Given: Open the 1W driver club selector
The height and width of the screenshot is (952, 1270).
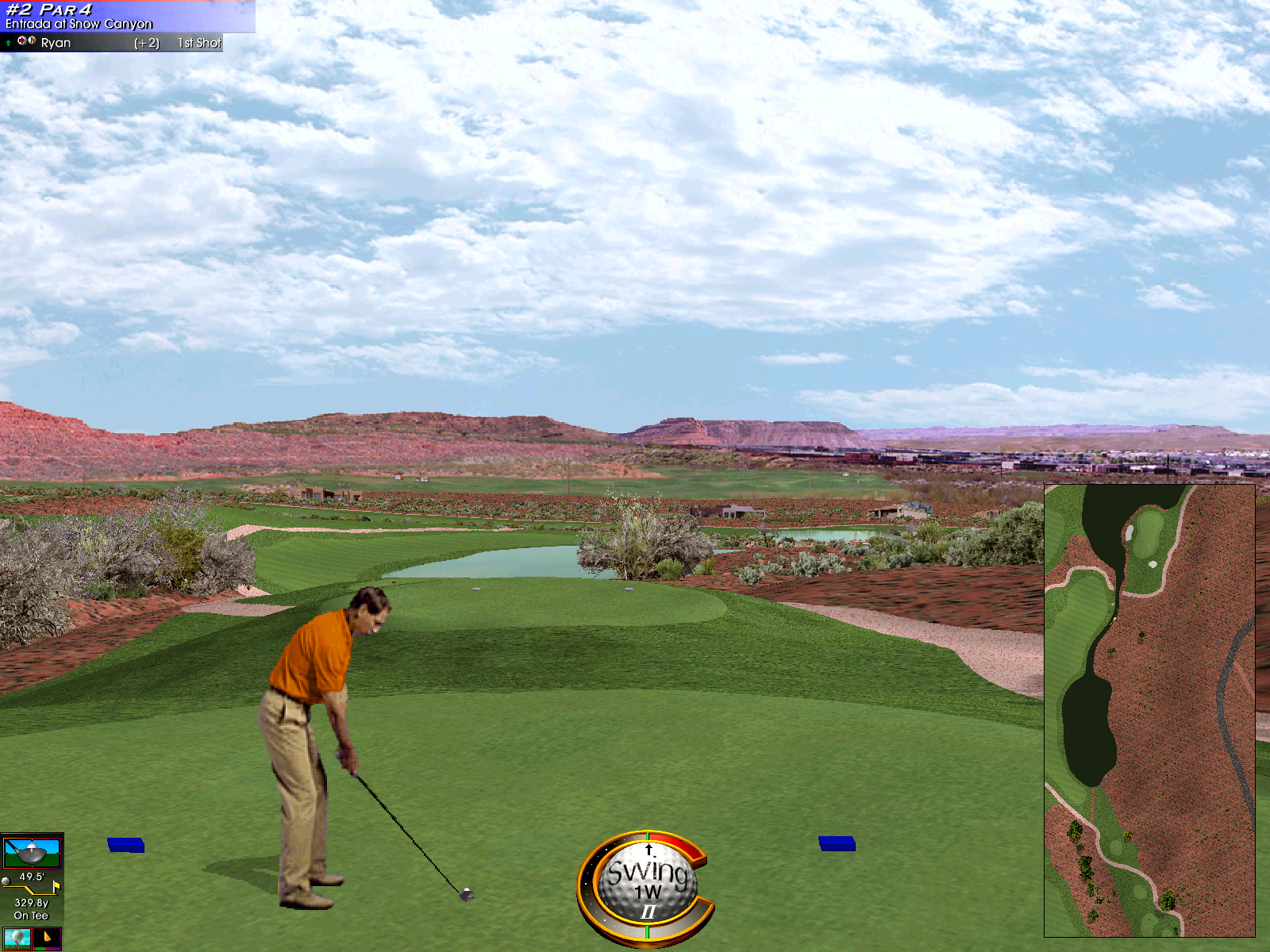Looking at the screenshot, I should [32, 852].
